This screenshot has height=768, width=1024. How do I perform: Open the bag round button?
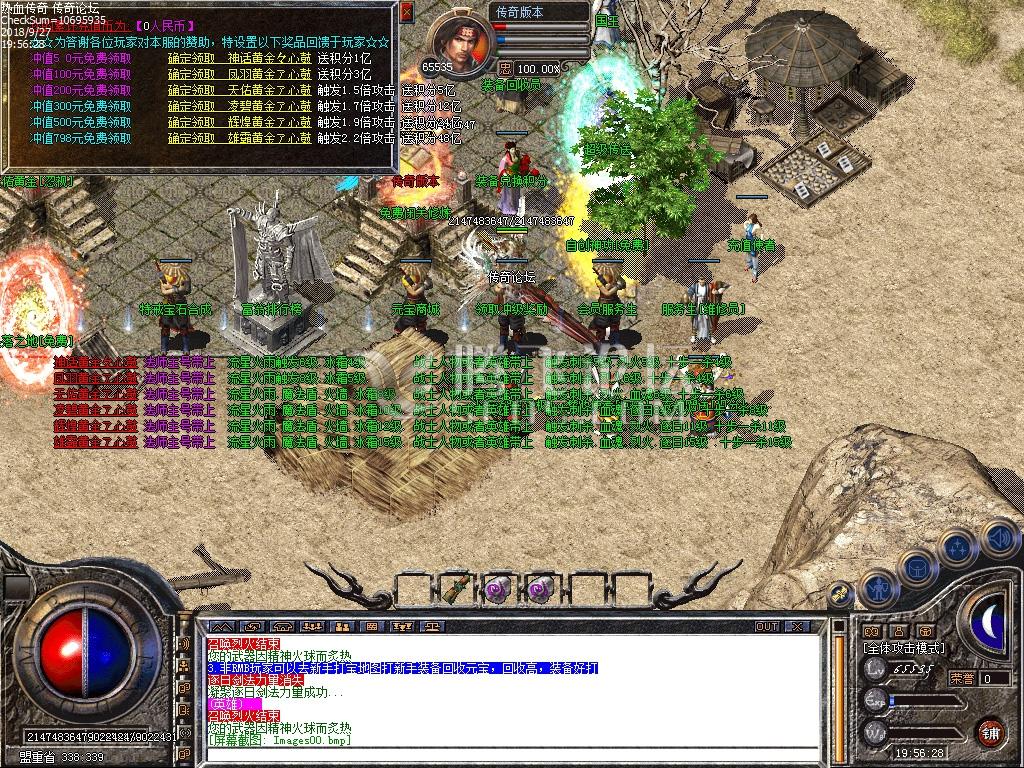[x=918, y=567]
